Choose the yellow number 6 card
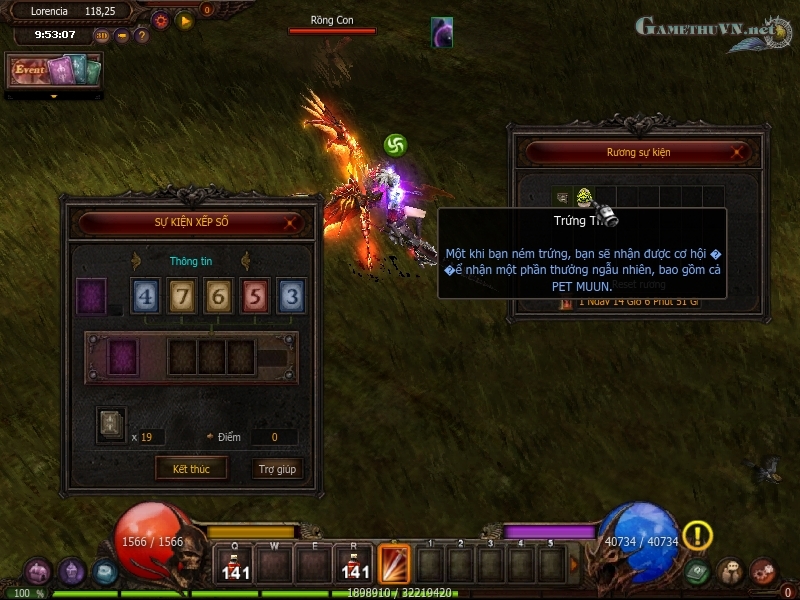The image size is (800, 600). tap(219, 297)
